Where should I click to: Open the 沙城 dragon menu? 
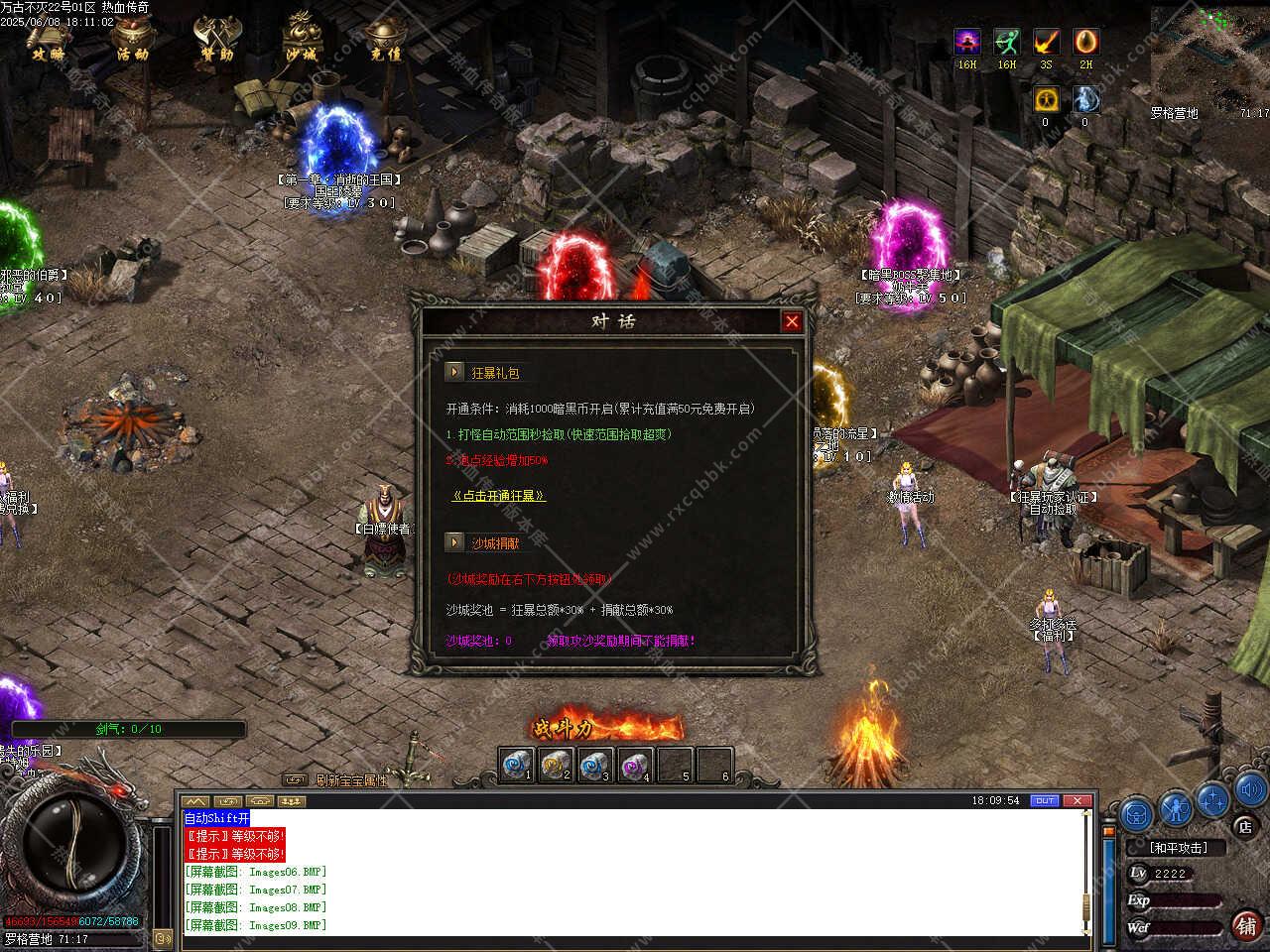pos(301,40)
